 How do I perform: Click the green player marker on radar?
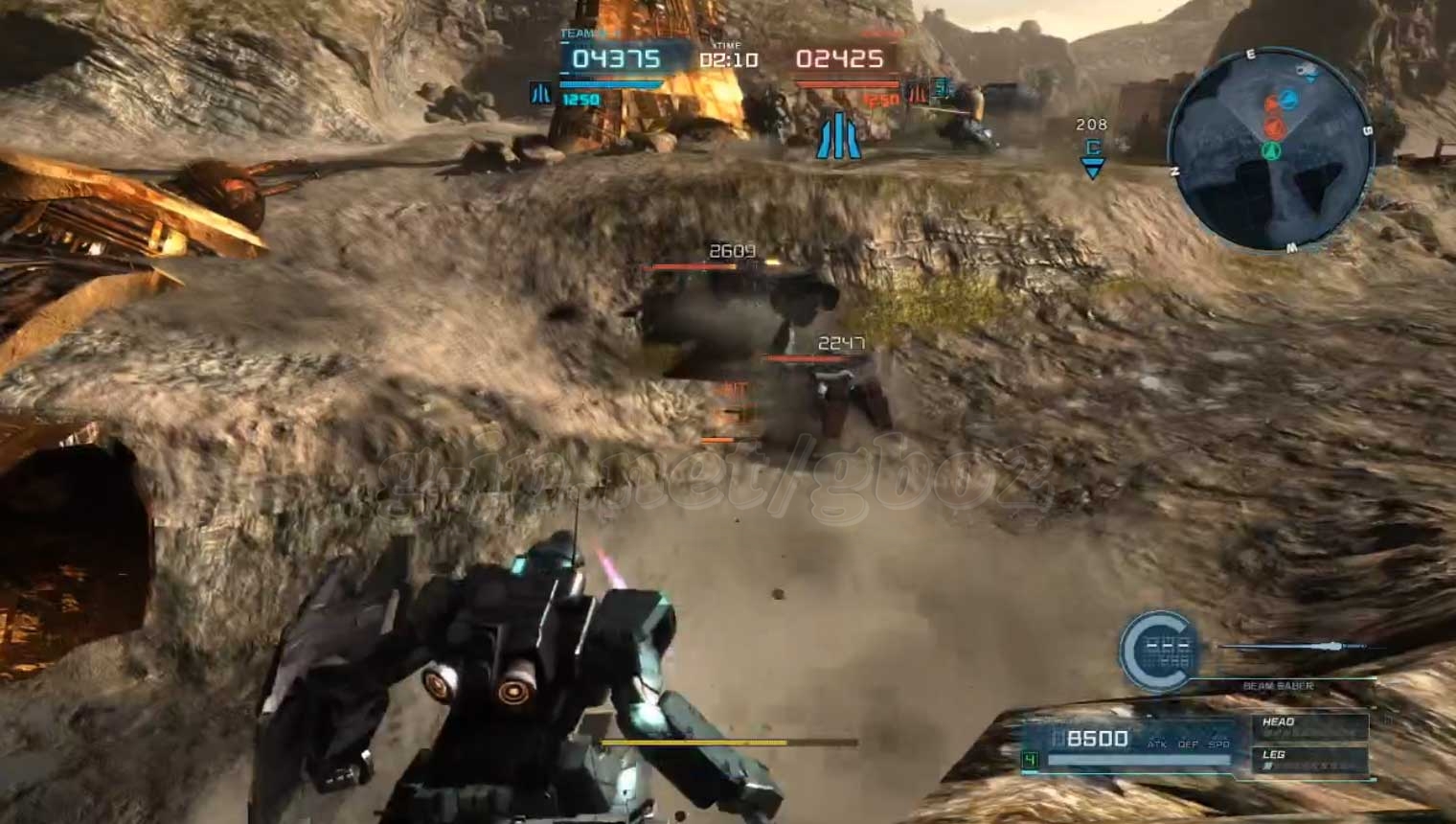(x=1271, y=149)
